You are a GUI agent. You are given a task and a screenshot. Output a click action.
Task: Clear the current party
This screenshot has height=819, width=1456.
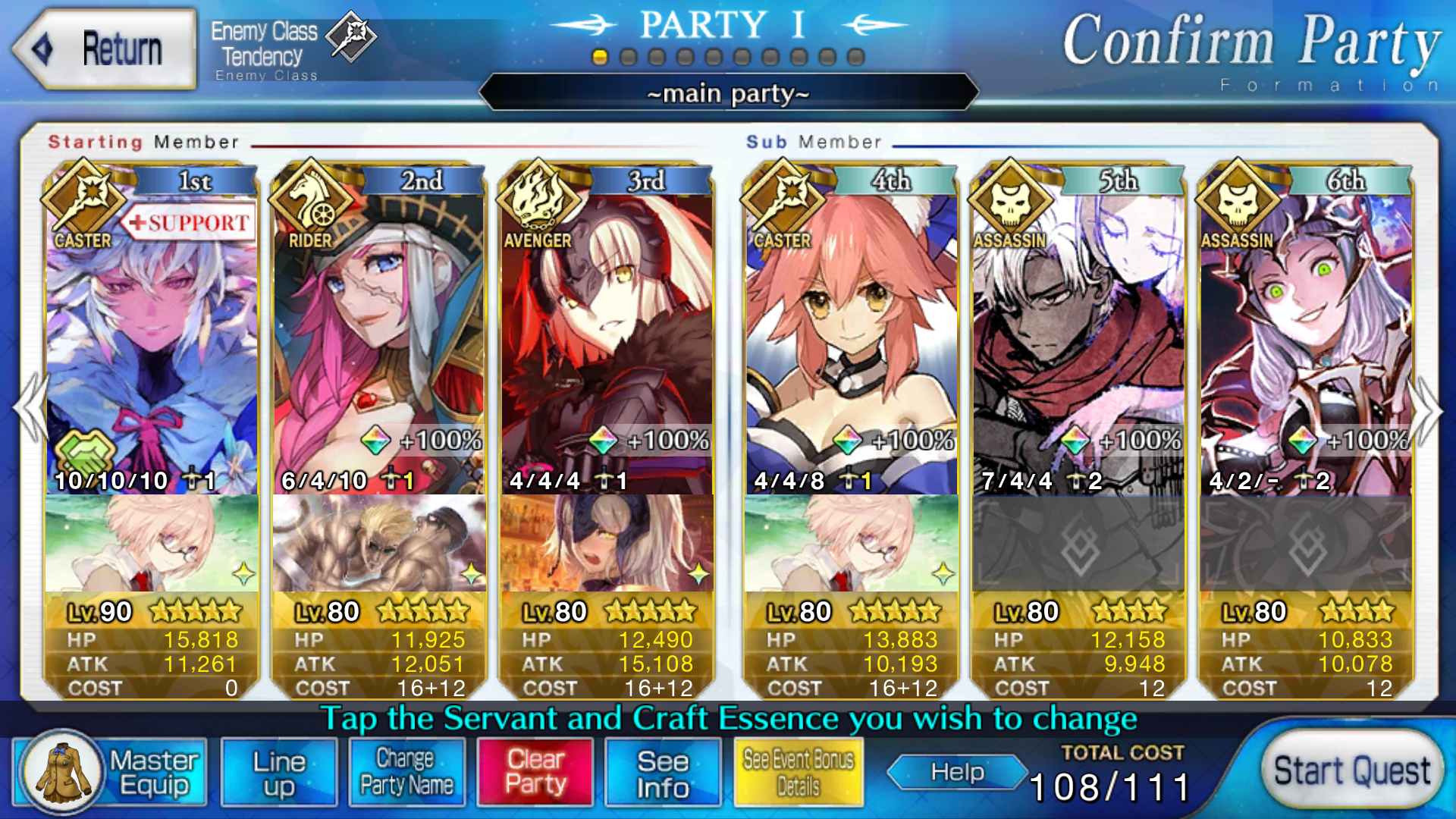coord(535,773)
